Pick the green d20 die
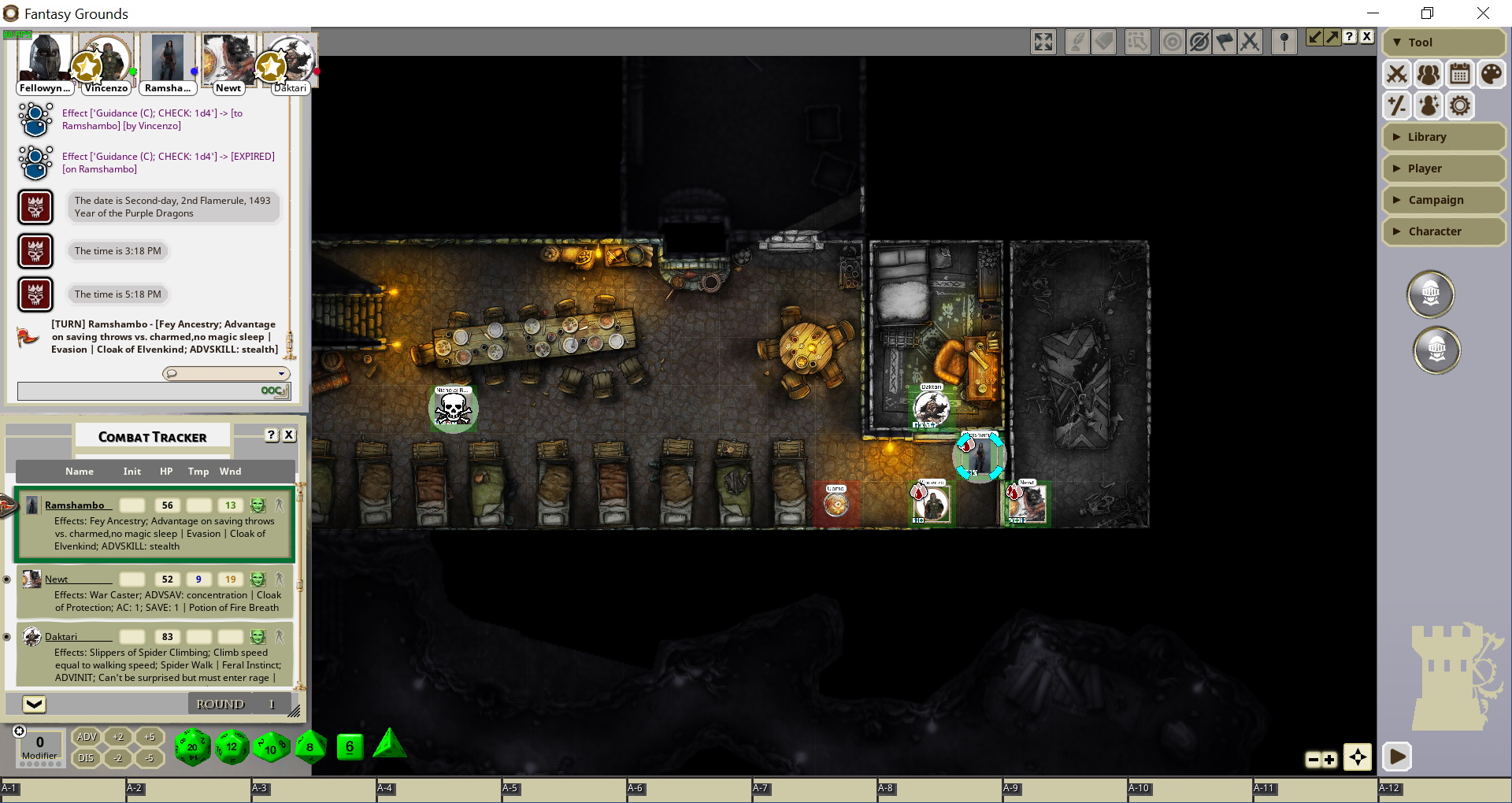This screenshot has width=1512, height=803. (192, 746)
